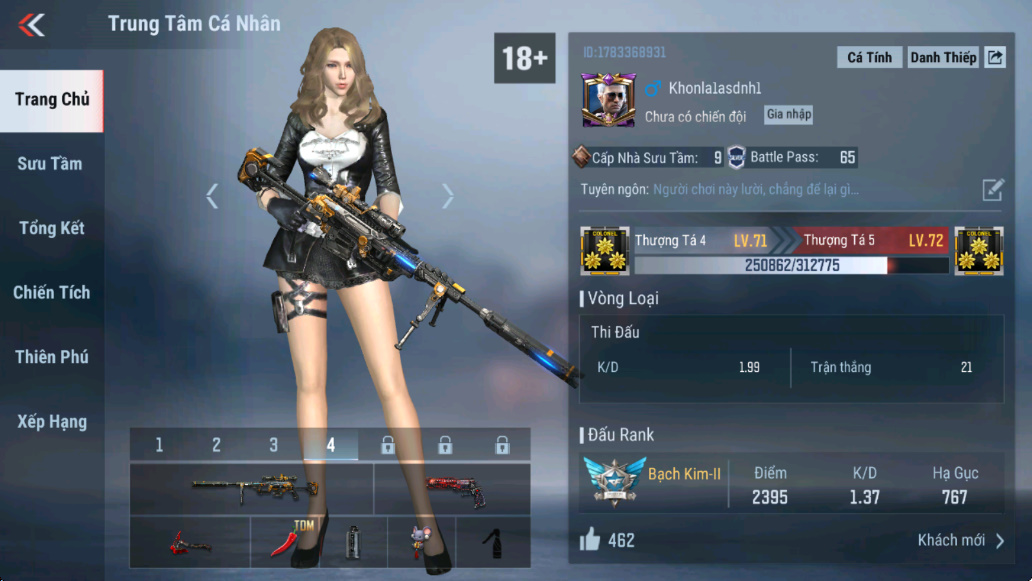
Task: Select the Chiến Tích tab
Action: (51, 293)
